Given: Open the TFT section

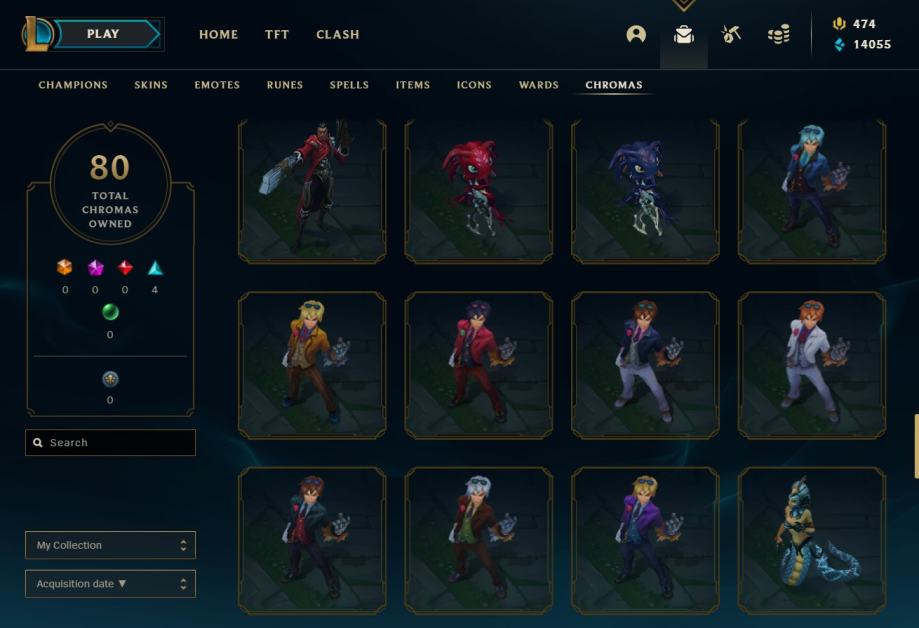Looking at the screenshot, I should 277,34.
